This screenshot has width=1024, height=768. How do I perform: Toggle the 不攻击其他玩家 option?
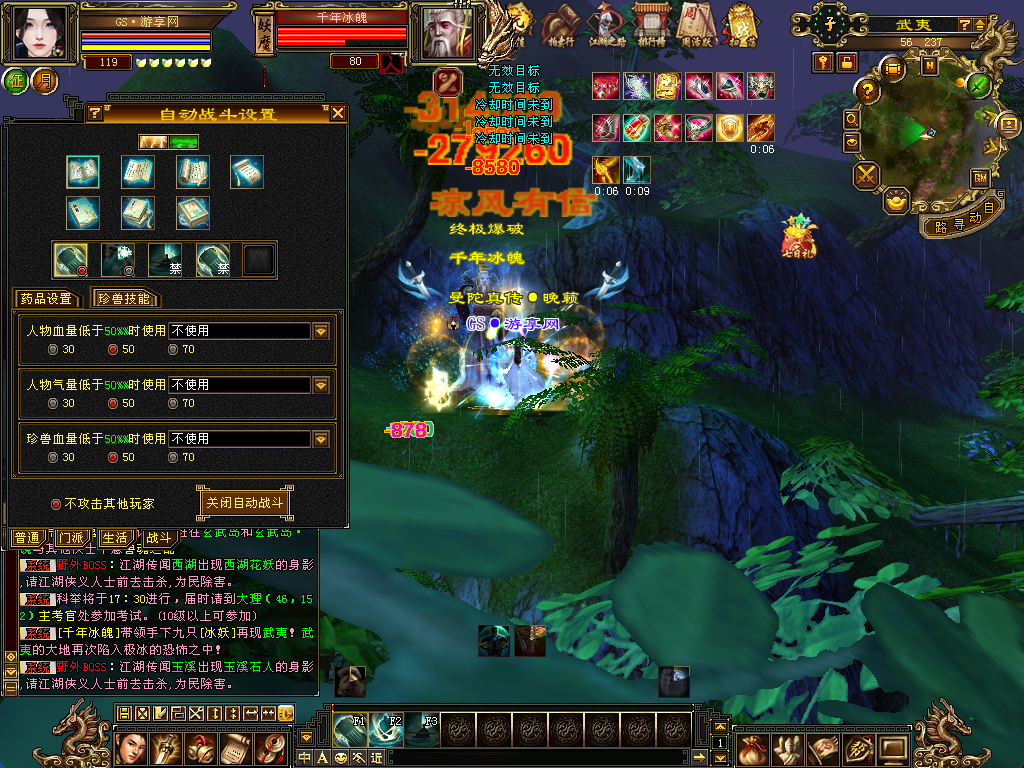click(x=56, y=504)
